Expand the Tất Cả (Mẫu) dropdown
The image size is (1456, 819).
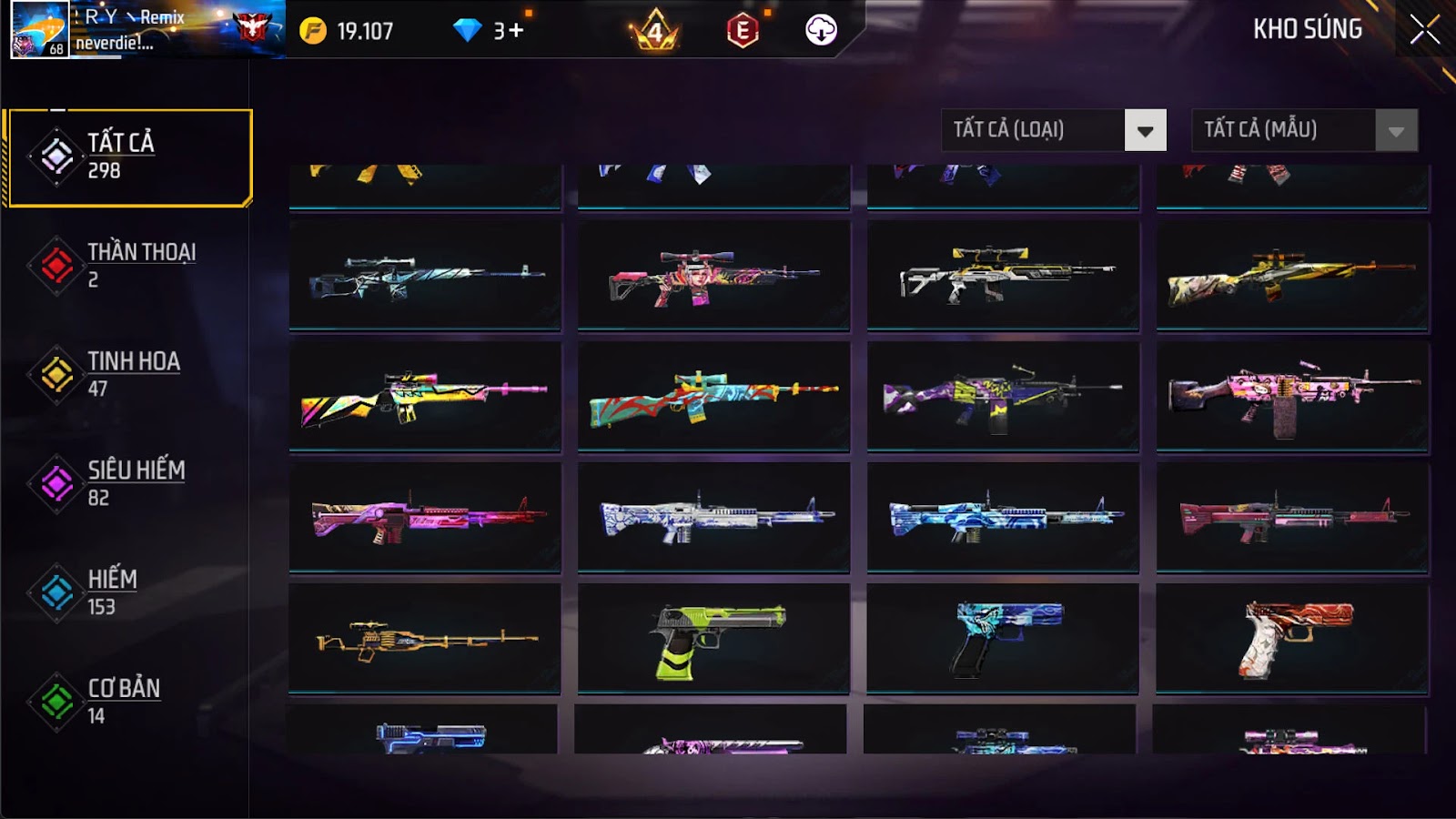[1304, 130]
